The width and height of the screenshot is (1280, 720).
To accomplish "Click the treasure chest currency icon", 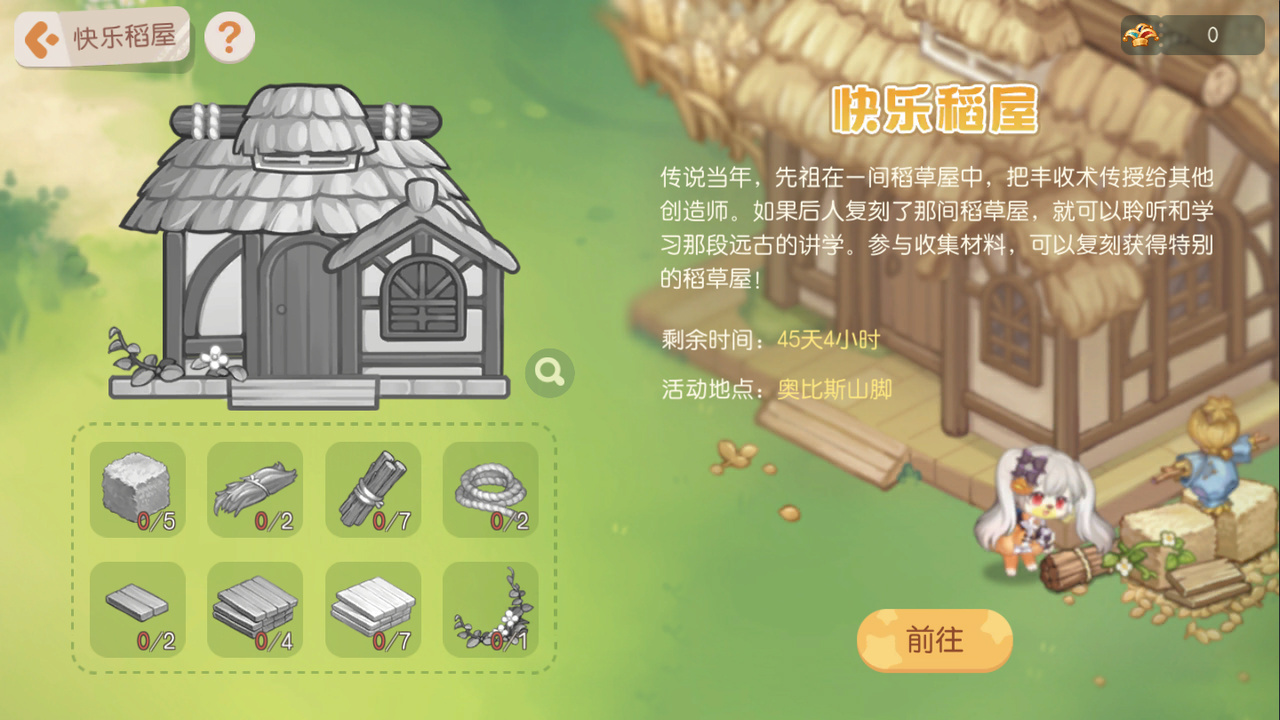I will pos(1140,33).
